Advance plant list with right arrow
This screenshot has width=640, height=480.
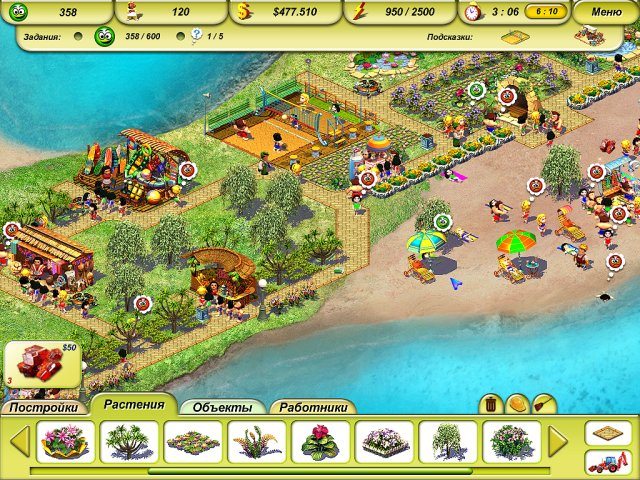tap(559, 441)
